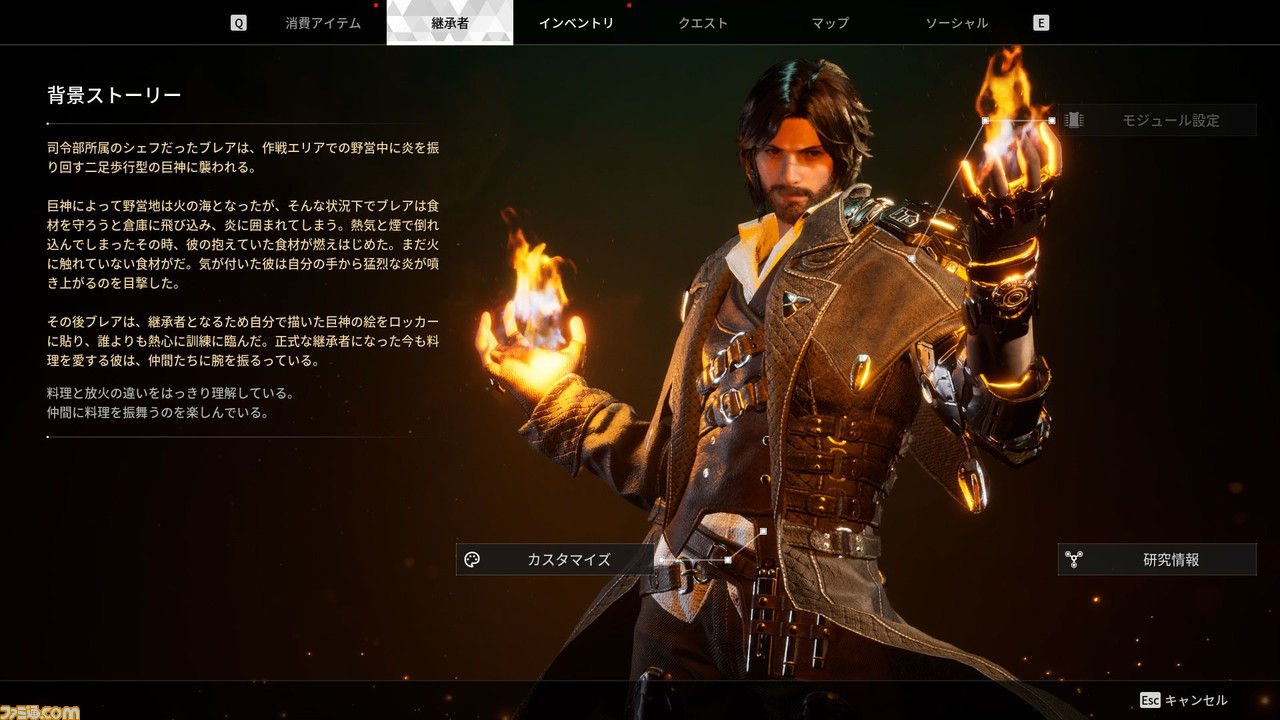
Task: Switch to the 消費アイテム tab
Action: [323, 23]
